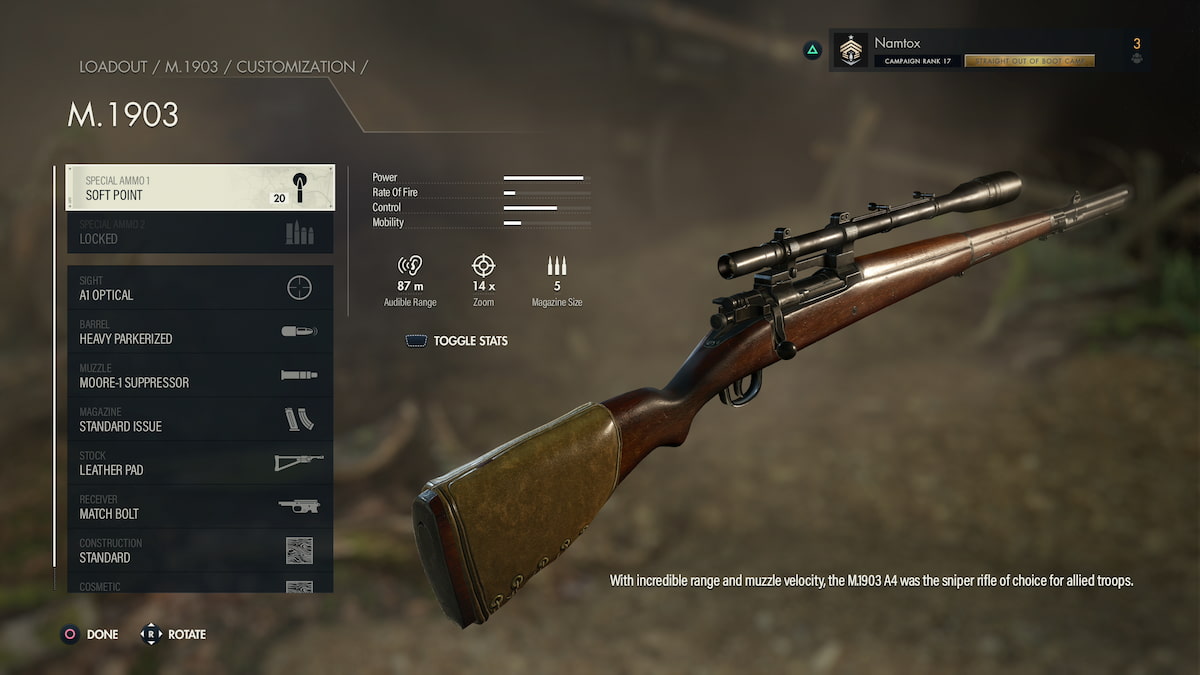The image size is (1200, 675).
Task: Select the Soft Point special ammo slot
Action: (x=200, y=188)
